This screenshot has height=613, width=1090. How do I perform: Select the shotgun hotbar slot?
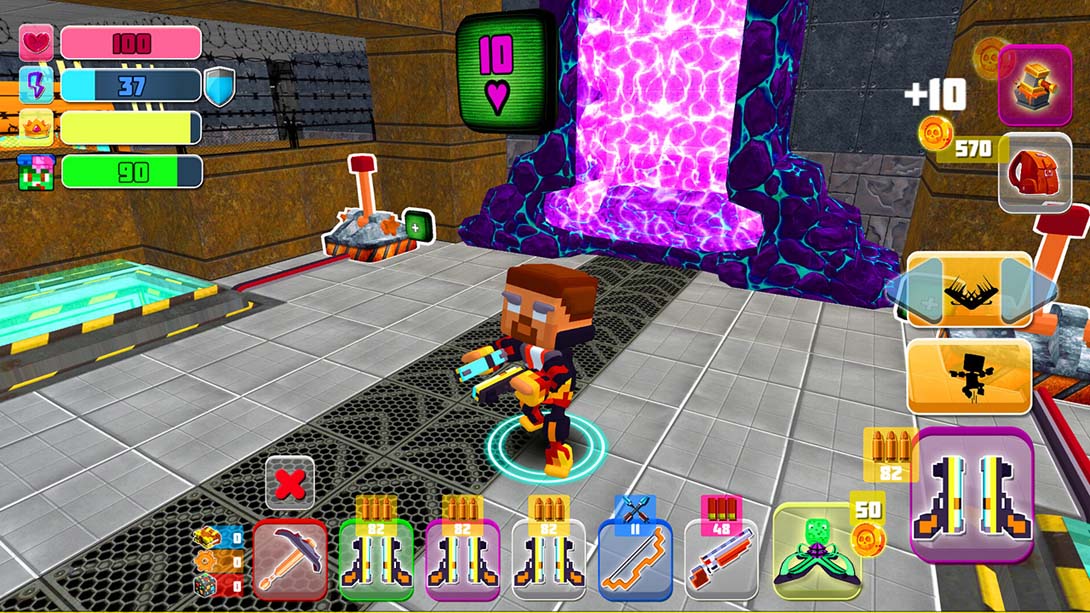[721, 560]
